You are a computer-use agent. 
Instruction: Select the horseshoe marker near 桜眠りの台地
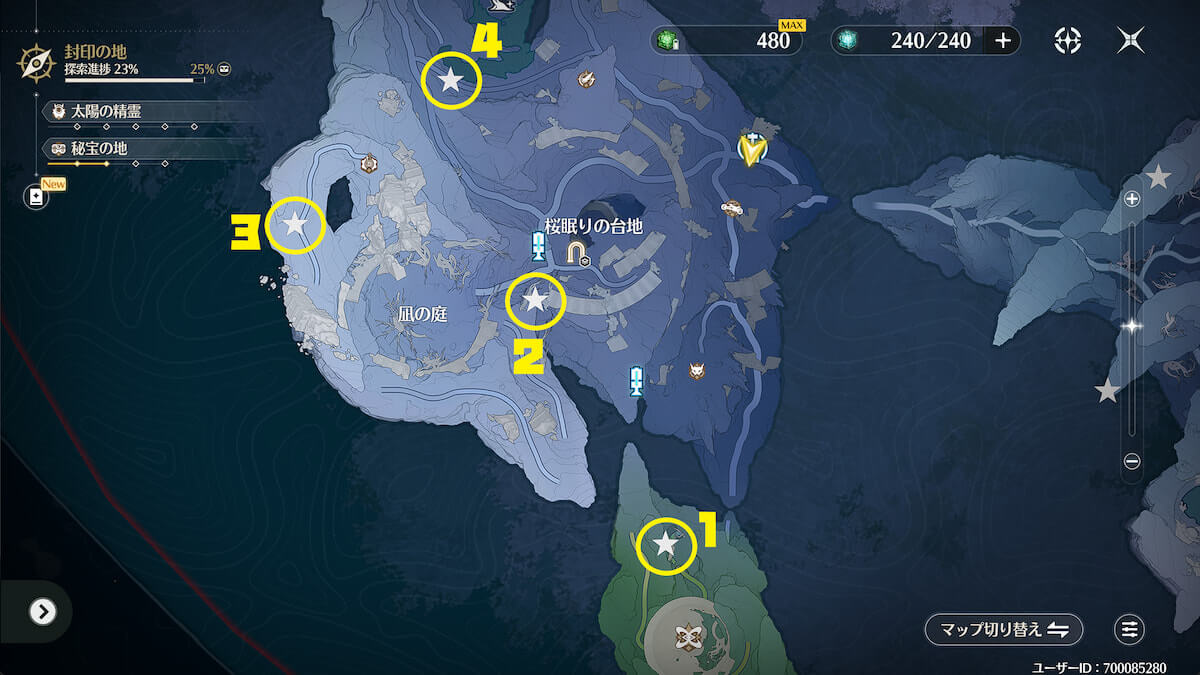(x=577, y=253)
